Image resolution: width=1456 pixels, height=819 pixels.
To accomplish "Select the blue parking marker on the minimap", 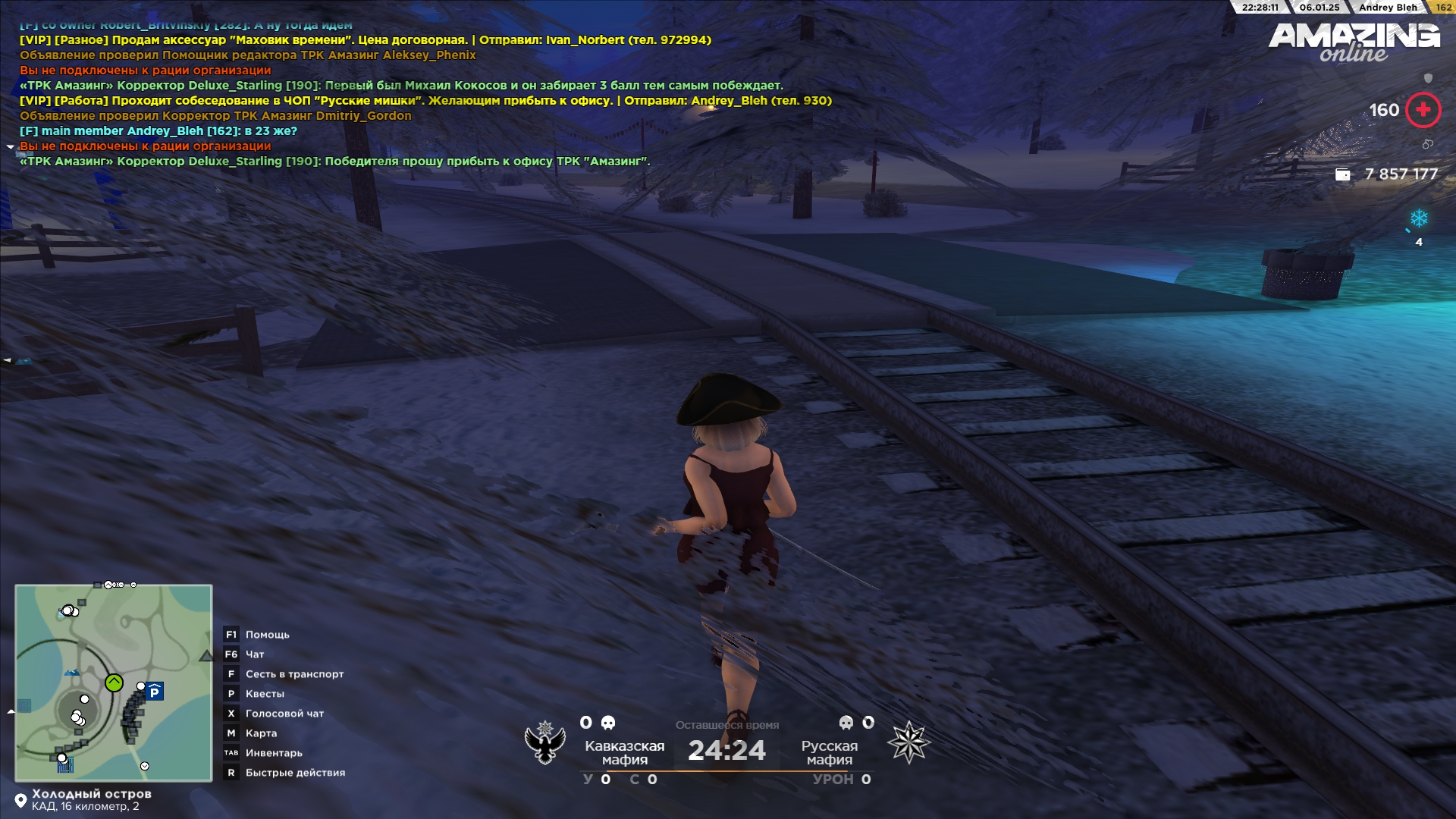I will 155,692.
